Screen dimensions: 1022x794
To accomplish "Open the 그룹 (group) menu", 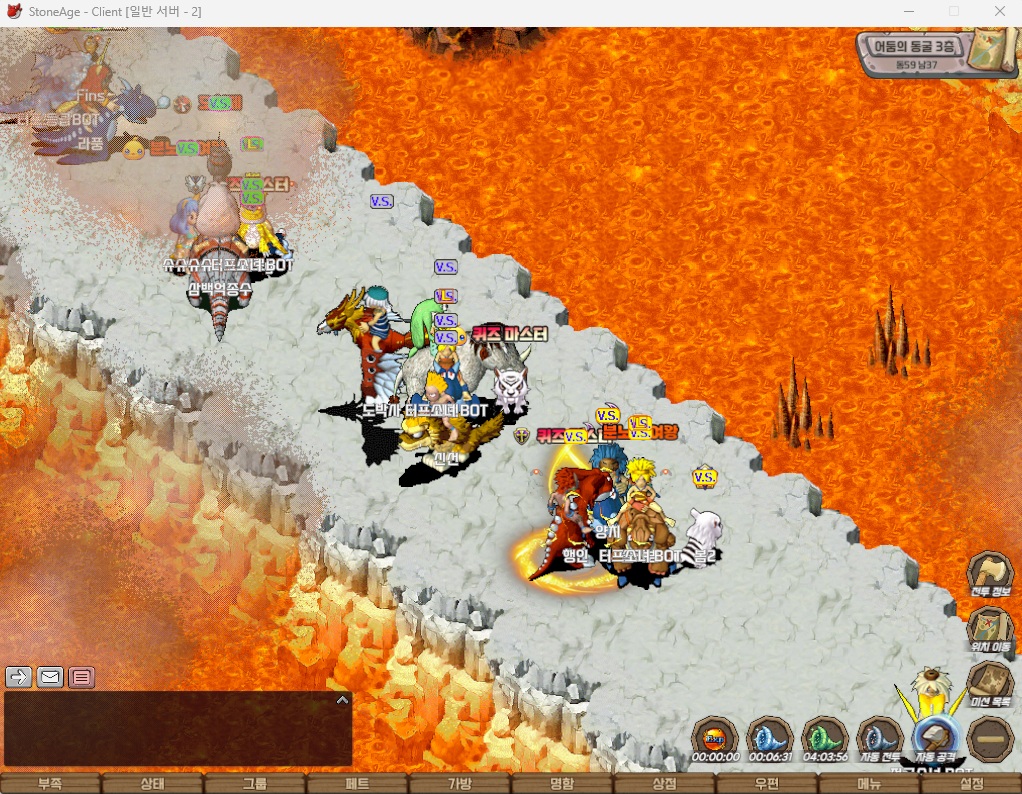I will point(254,784).
